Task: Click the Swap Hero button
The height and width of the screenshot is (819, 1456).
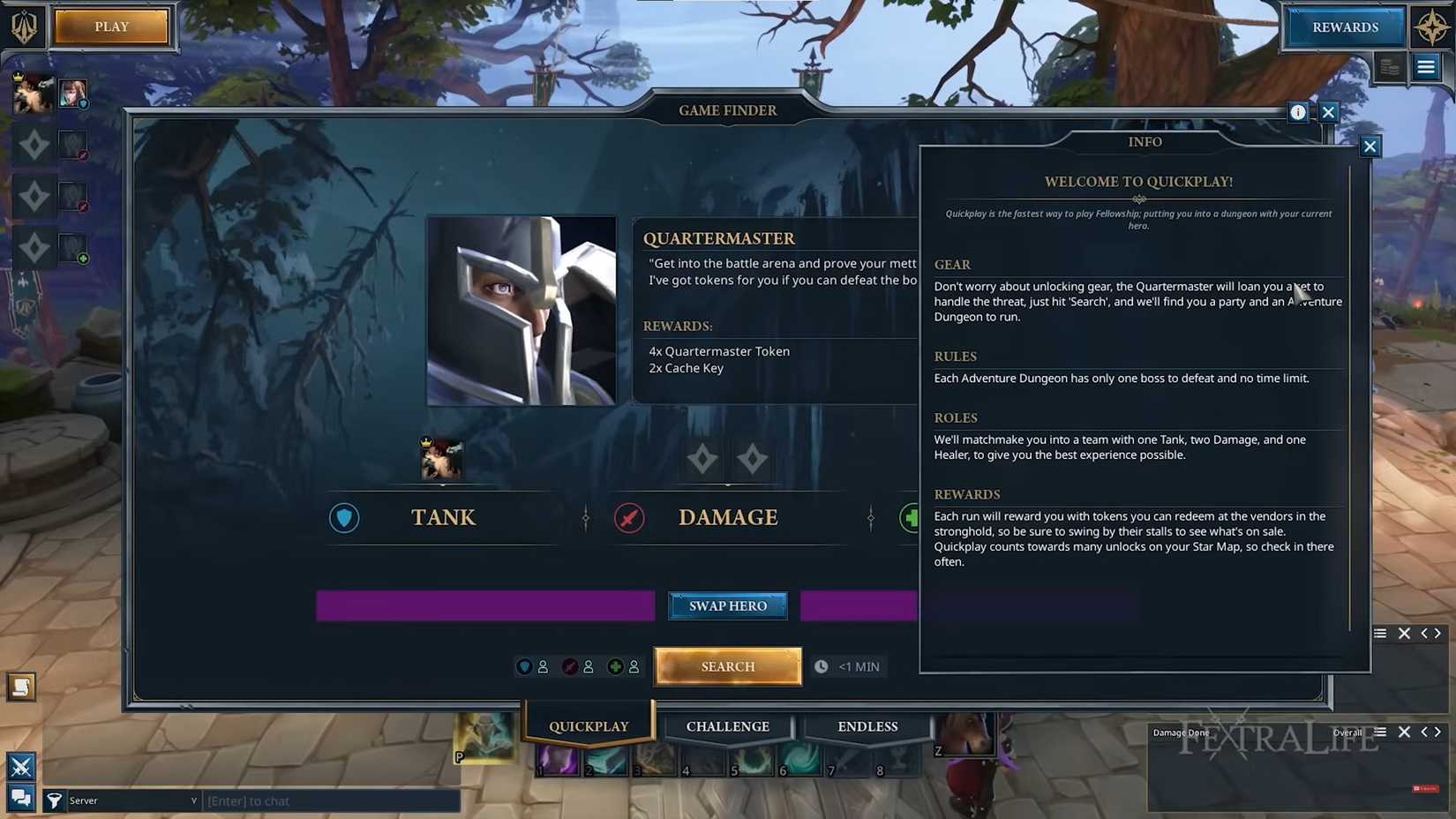Action: pos(727,605)
